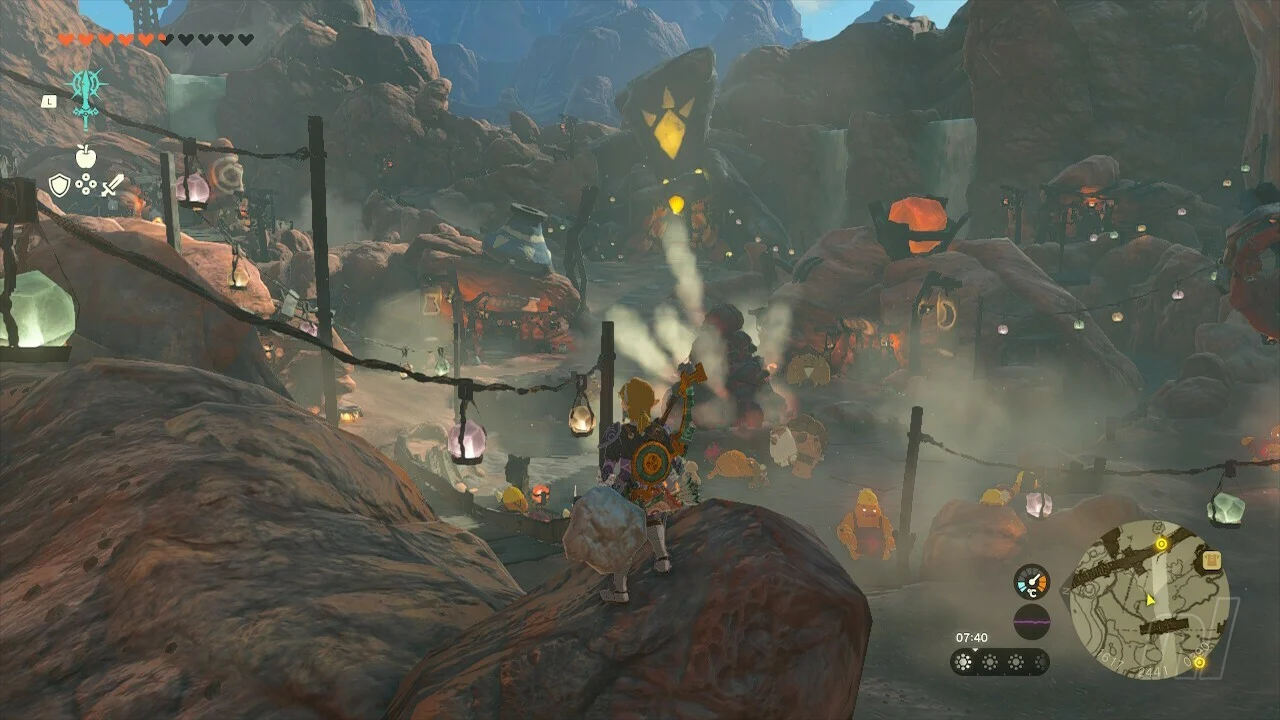Open the apple materials quick-select icon
1280x720 pixels.
click(86, 156)
